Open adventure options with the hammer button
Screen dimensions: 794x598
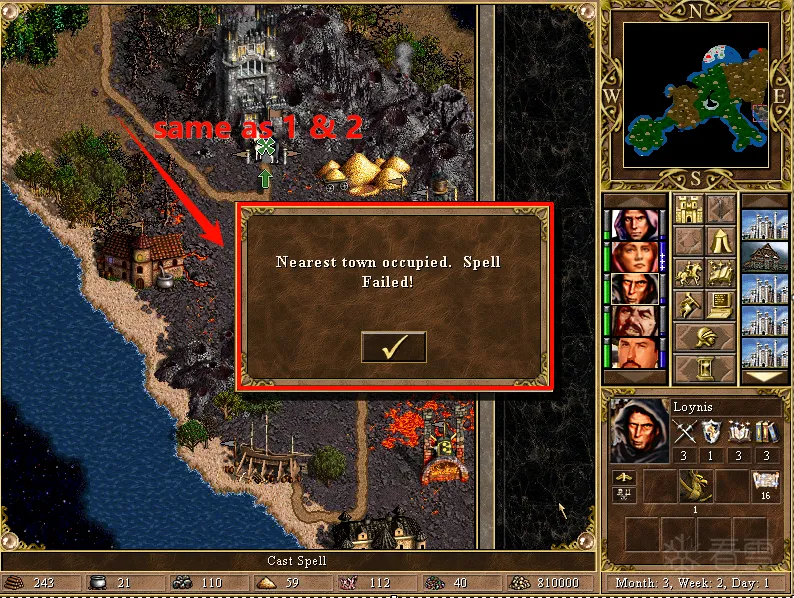pos(688,304)
